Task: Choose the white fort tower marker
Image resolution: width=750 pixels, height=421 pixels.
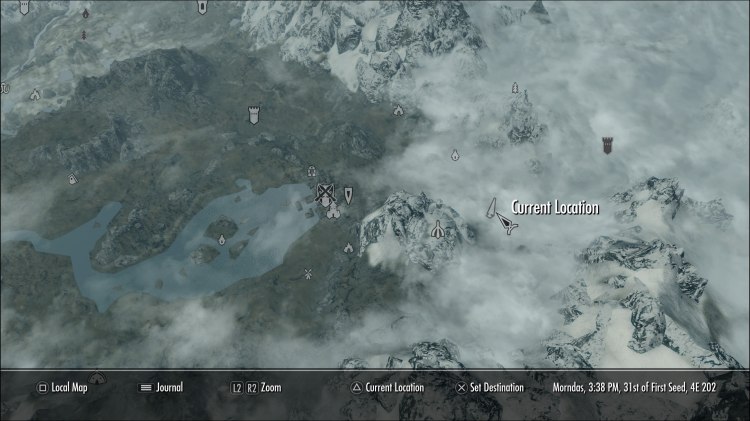Action: (253, 115)
